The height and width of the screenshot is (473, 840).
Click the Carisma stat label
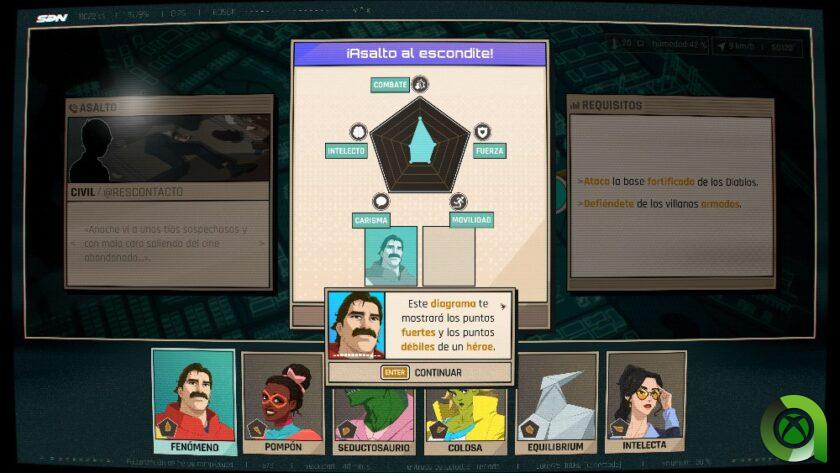pos(370,220)
